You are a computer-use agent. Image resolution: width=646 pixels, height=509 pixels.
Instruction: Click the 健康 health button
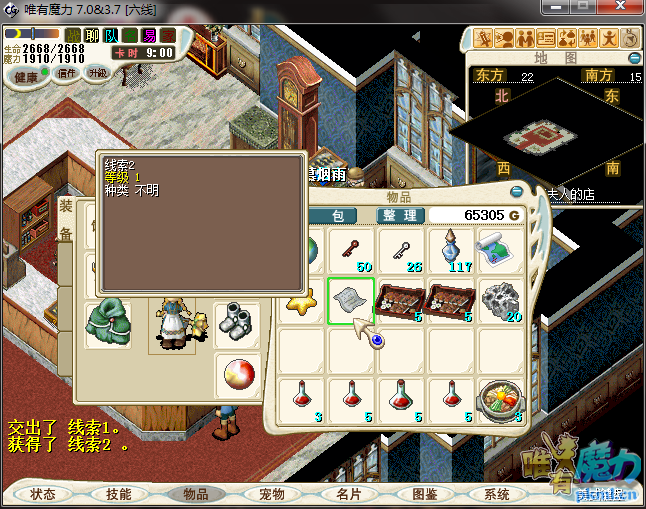click(27, 77)
